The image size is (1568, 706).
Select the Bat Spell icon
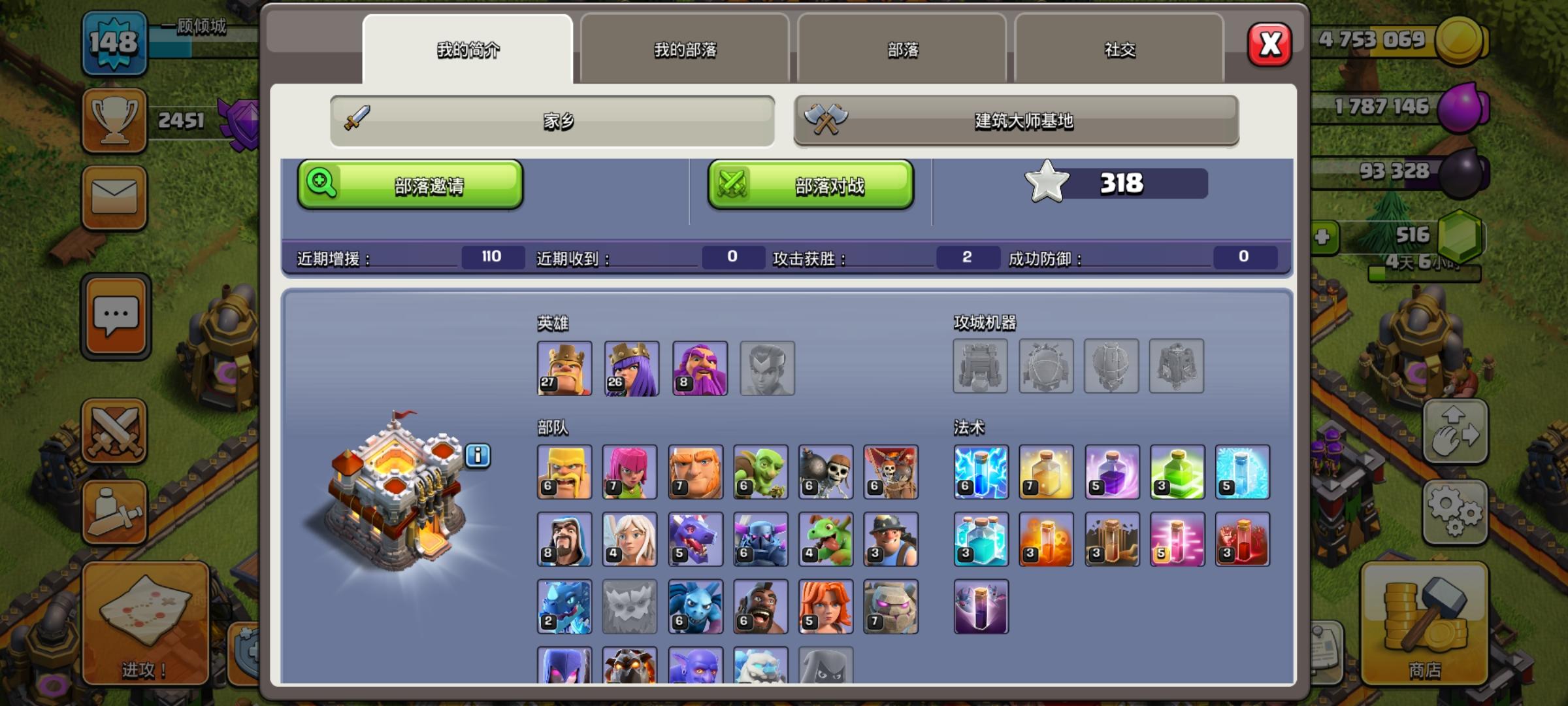point(981,606)
